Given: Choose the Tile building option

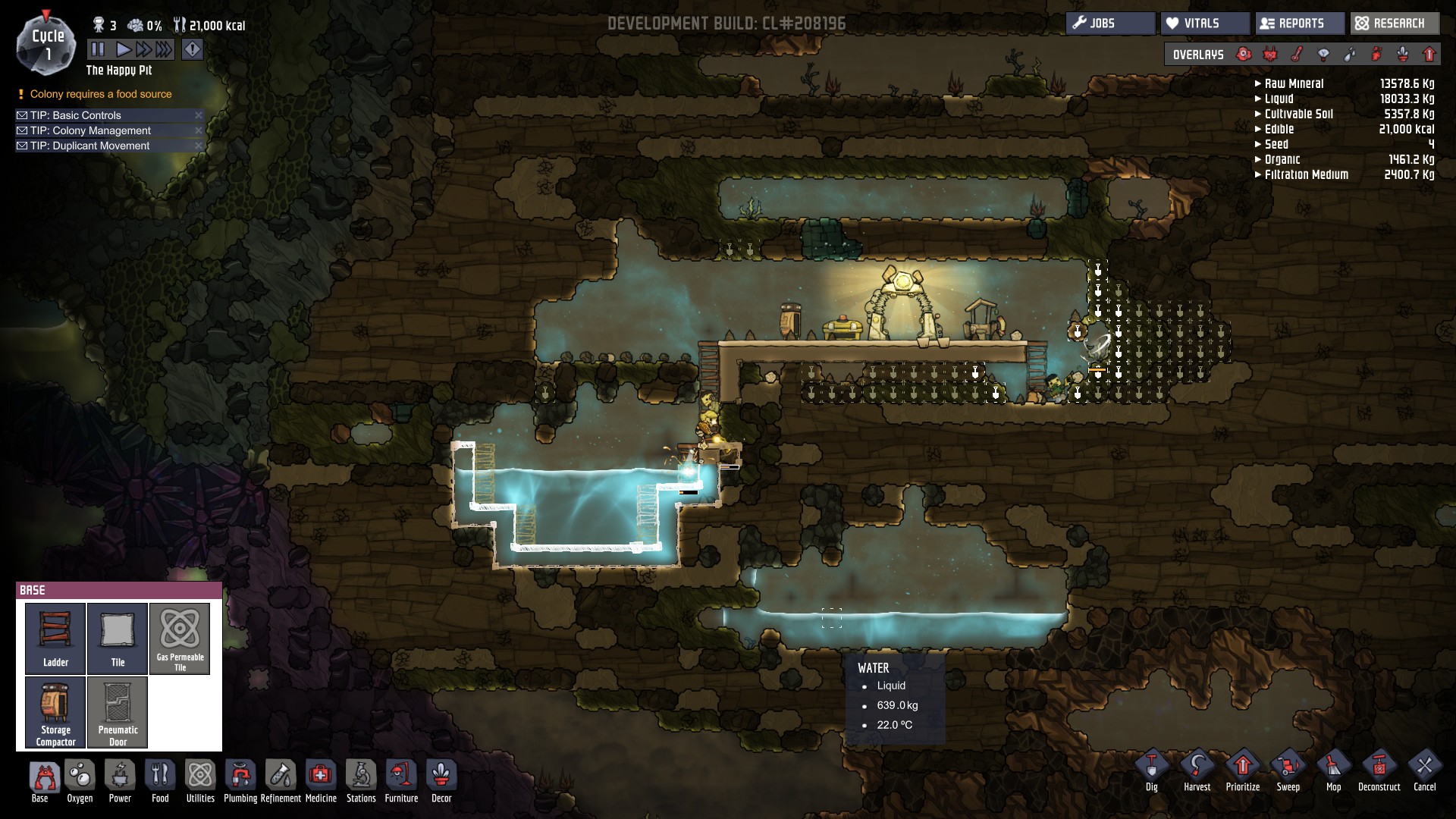Looking at the screenshot, I should [x=118, y=638].
